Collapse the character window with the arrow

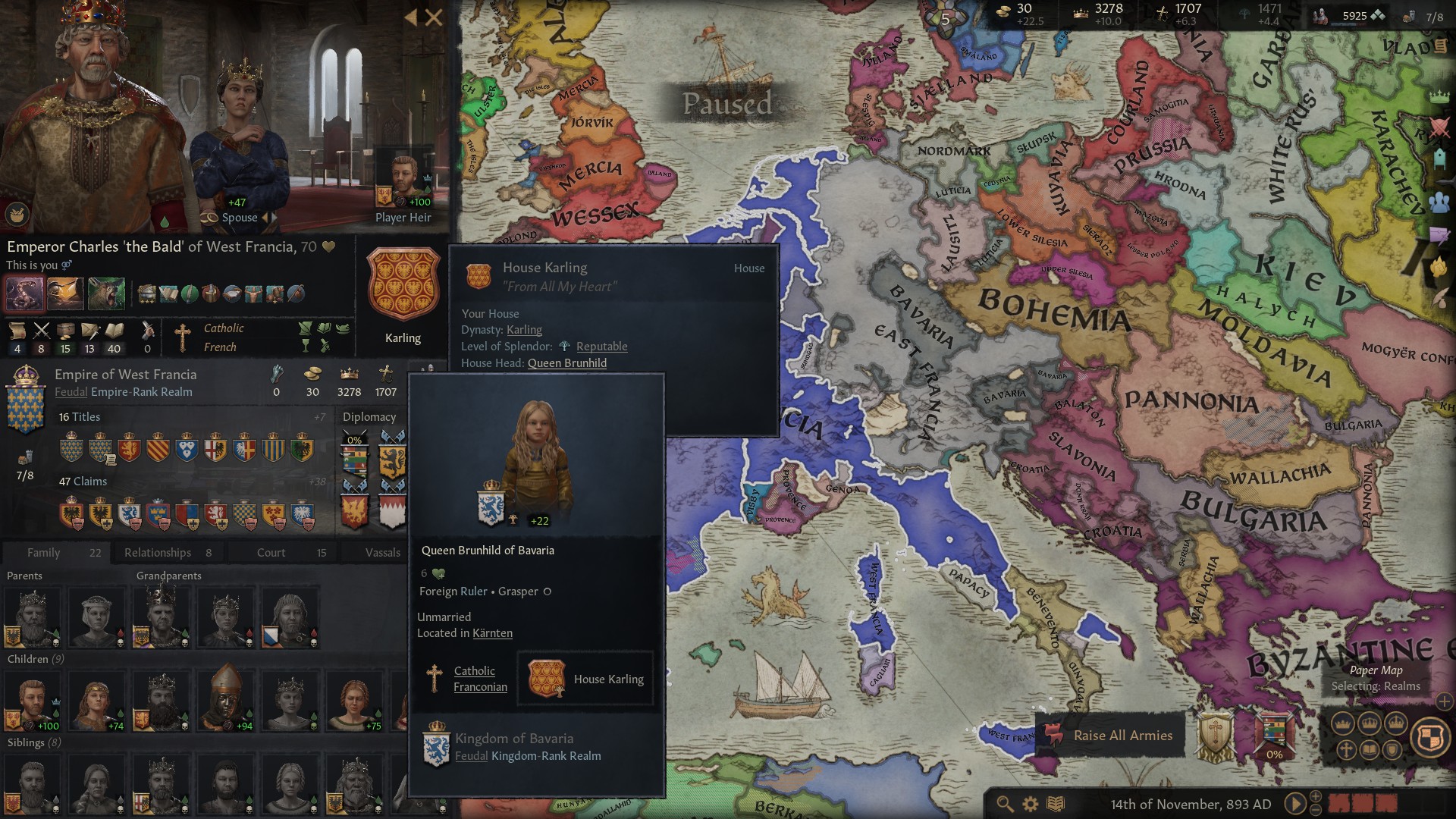point(412,17)
